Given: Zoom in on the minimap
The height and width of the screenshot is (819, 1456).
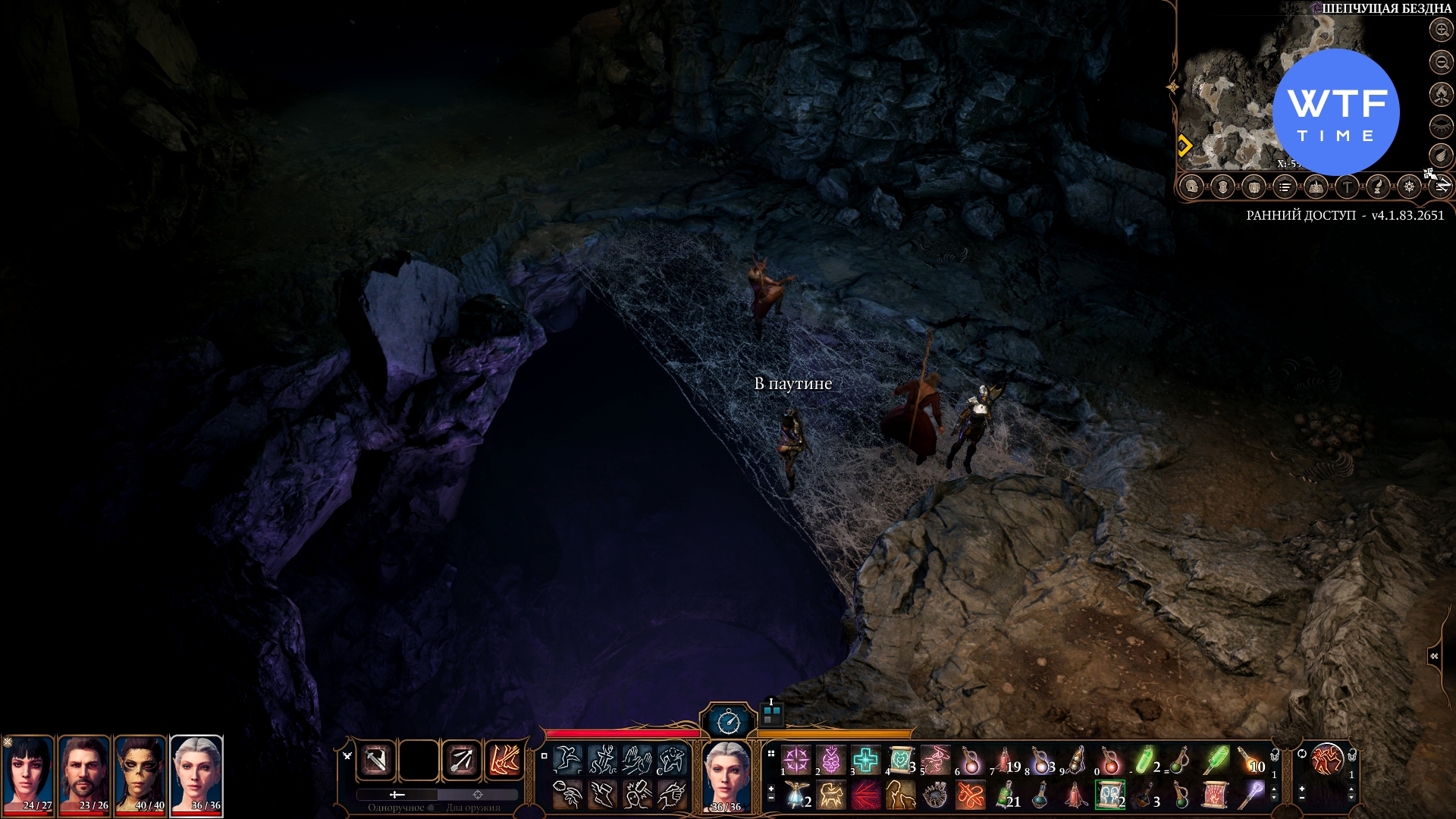Looking at the screenshot, I should coord(1441,30).
